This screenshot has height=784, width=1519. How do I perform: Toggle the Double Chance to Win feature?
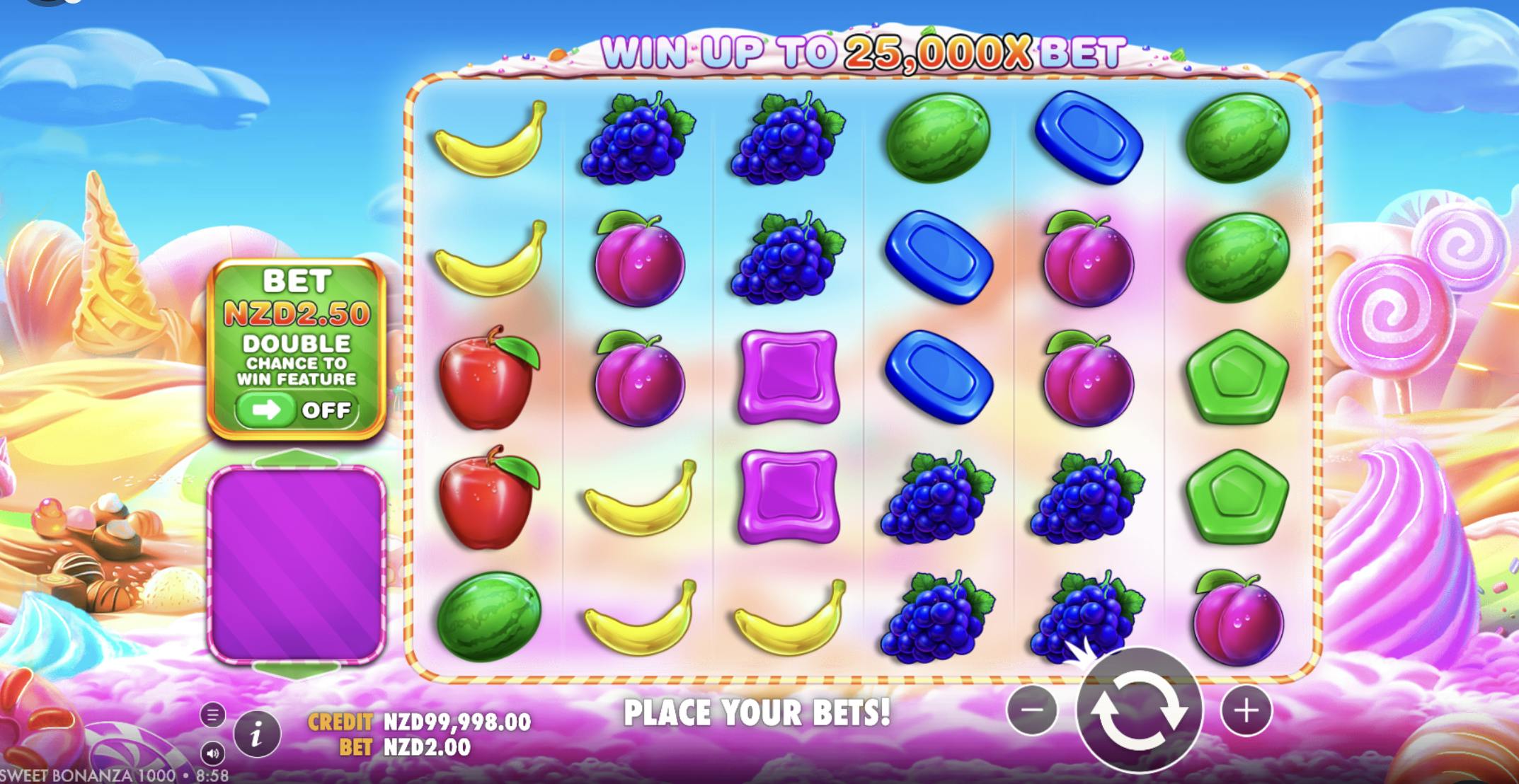[x=297, y=410]
